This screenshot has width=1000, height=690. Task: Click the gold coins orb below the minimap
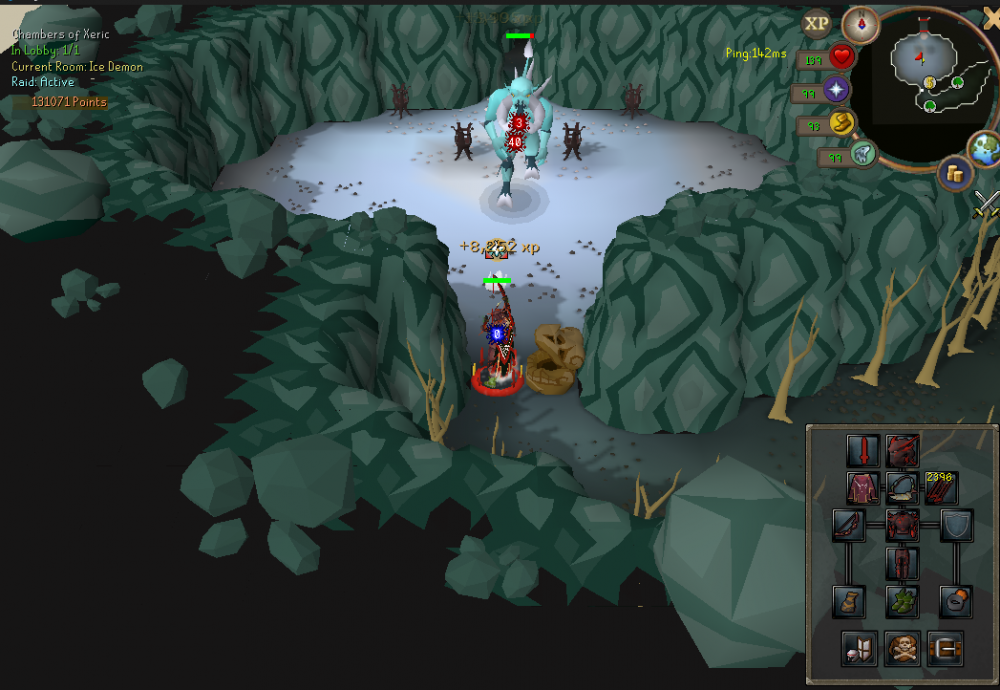[x=955, y=174]
